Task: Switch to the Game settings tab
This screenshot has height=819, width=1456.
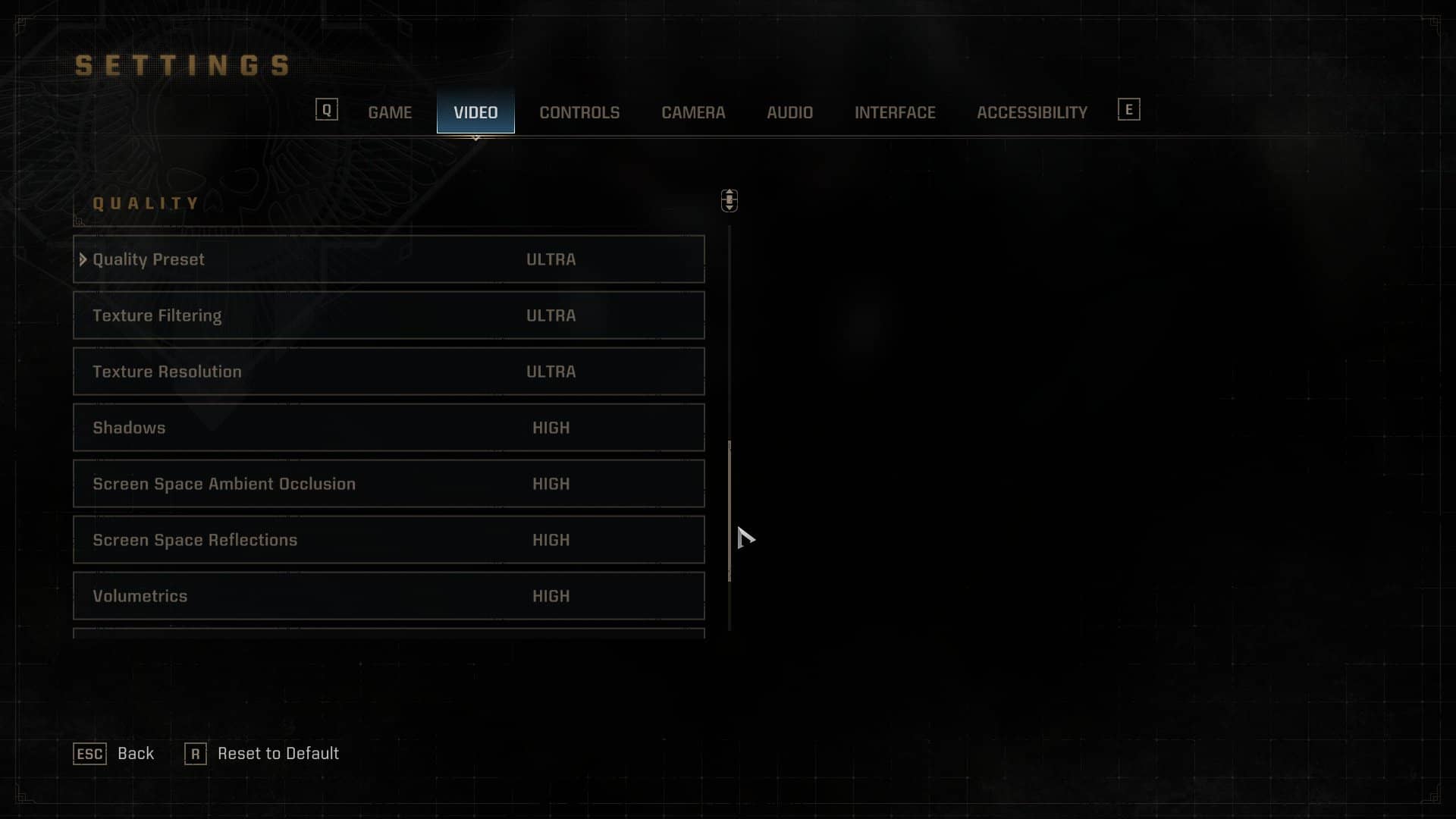Action: pyautogui.click(x=390, y=112)
